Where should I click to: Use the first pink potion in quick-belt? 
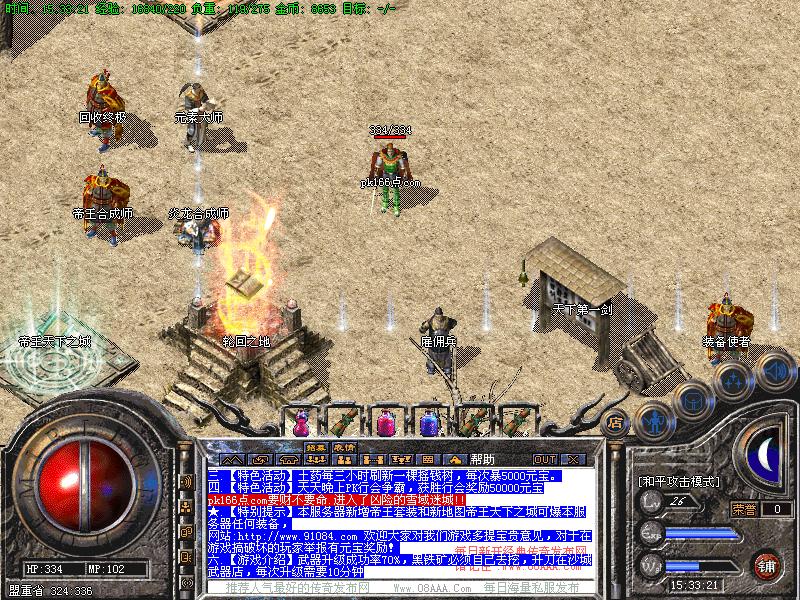point(300,422)
